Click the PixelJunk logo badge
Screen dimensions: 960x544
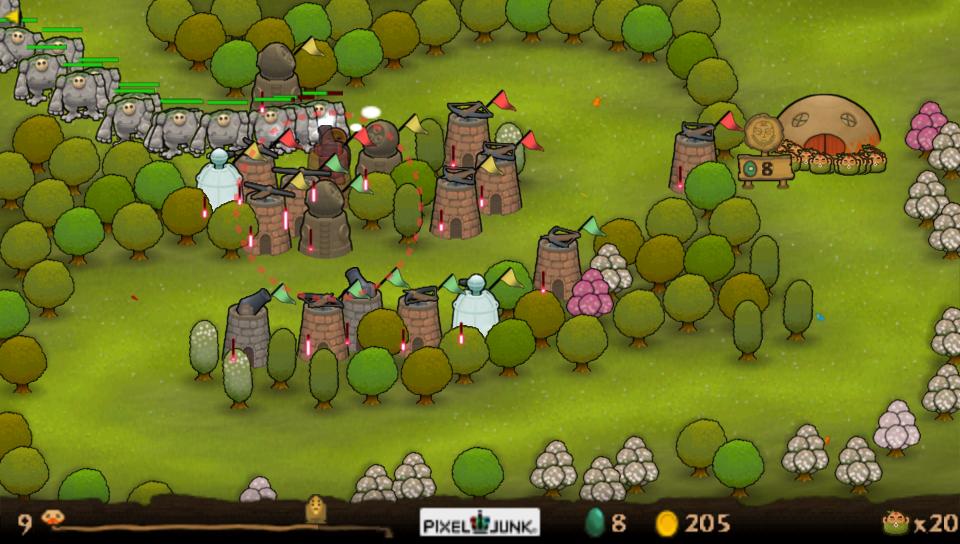479,522
